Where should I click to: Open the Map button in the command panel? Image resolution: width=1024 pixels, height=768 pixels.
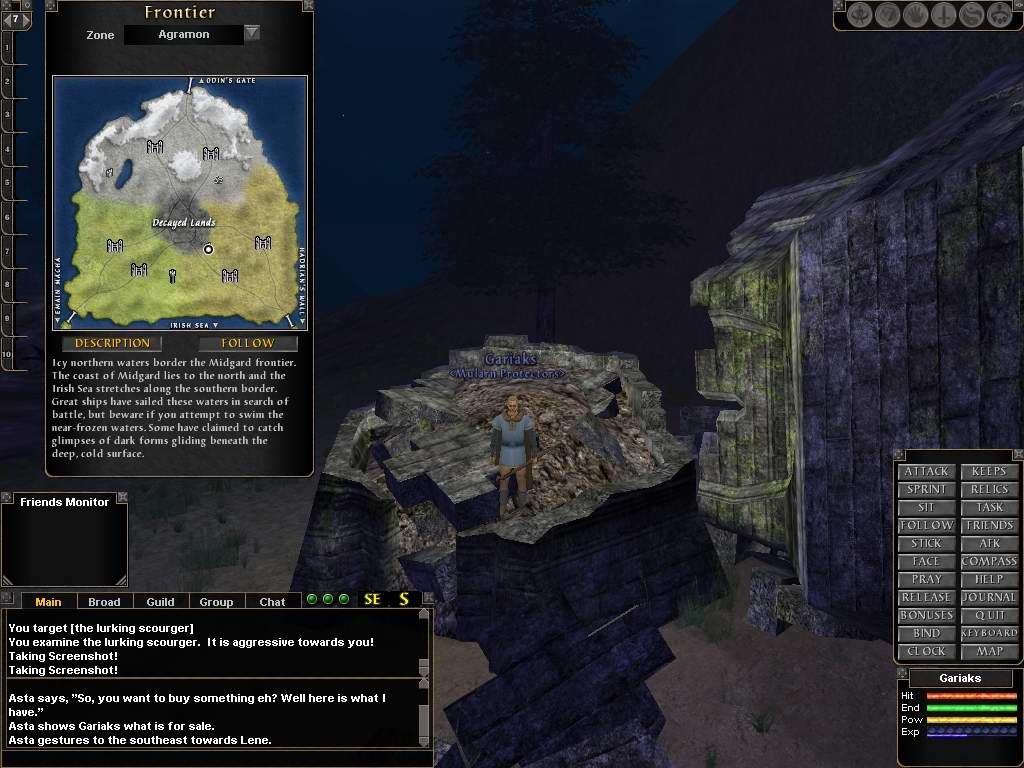989,652
